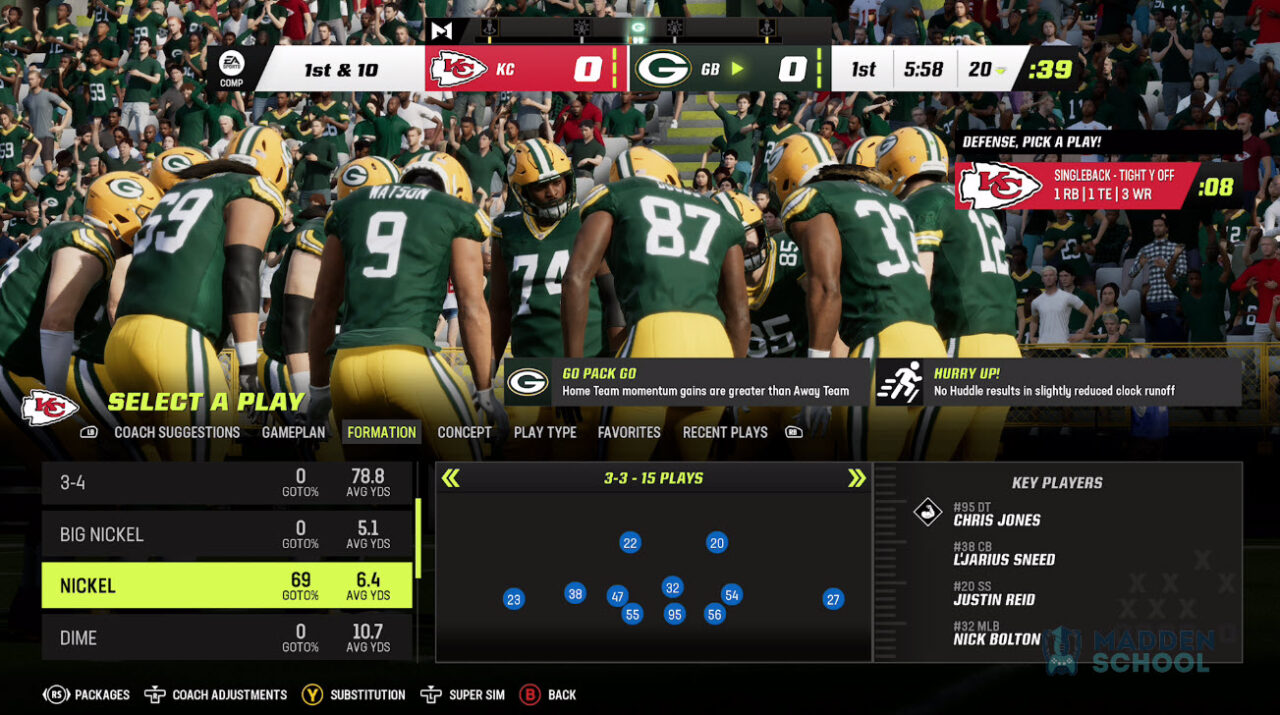This screenshot has width=1280, height=715.
Task: Select the Dime formation row
Action: click(227, 637)
